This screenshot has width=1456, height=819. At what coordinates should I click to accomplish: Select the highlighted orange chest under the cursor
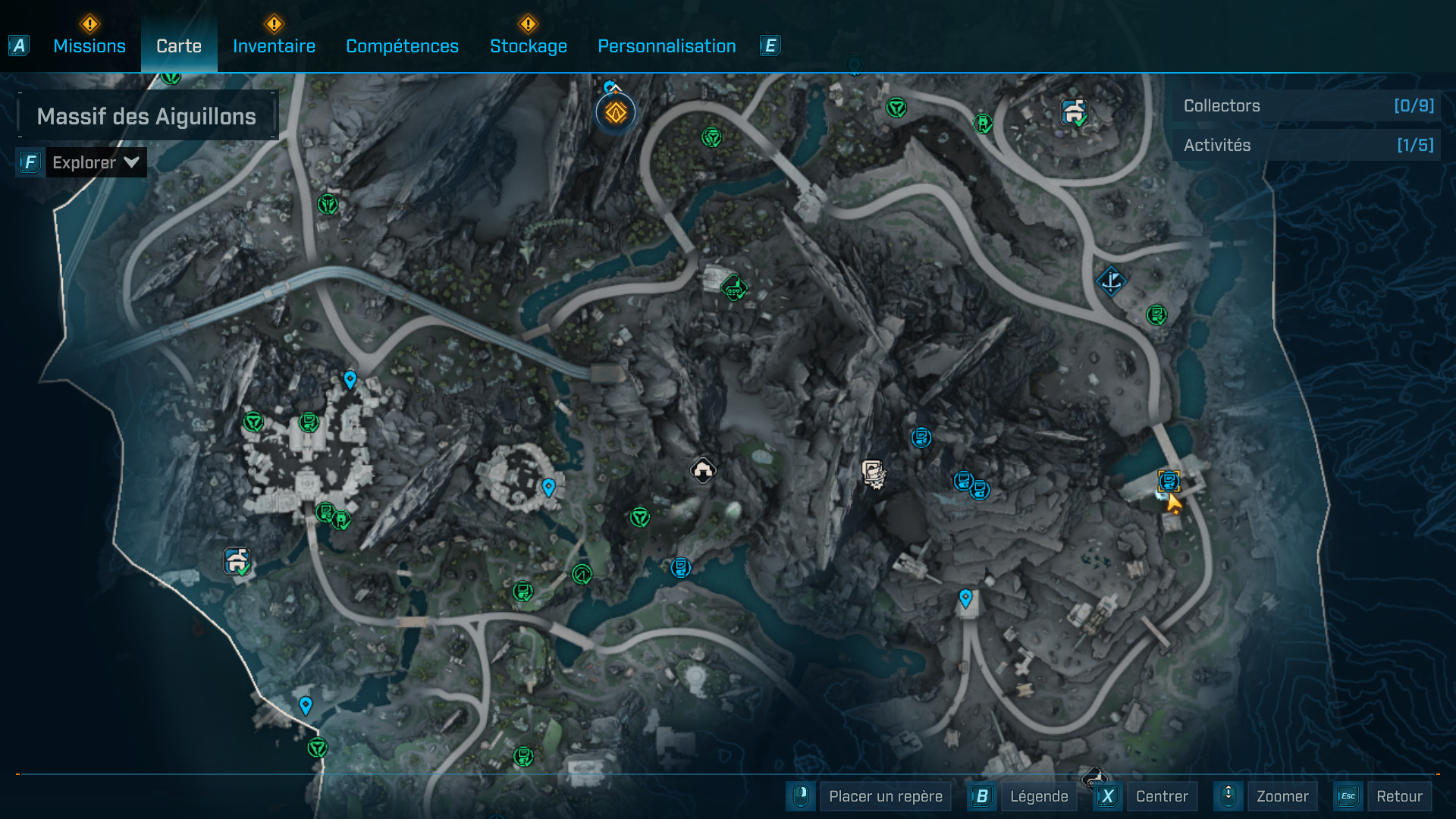click(x=1169, y=479)
